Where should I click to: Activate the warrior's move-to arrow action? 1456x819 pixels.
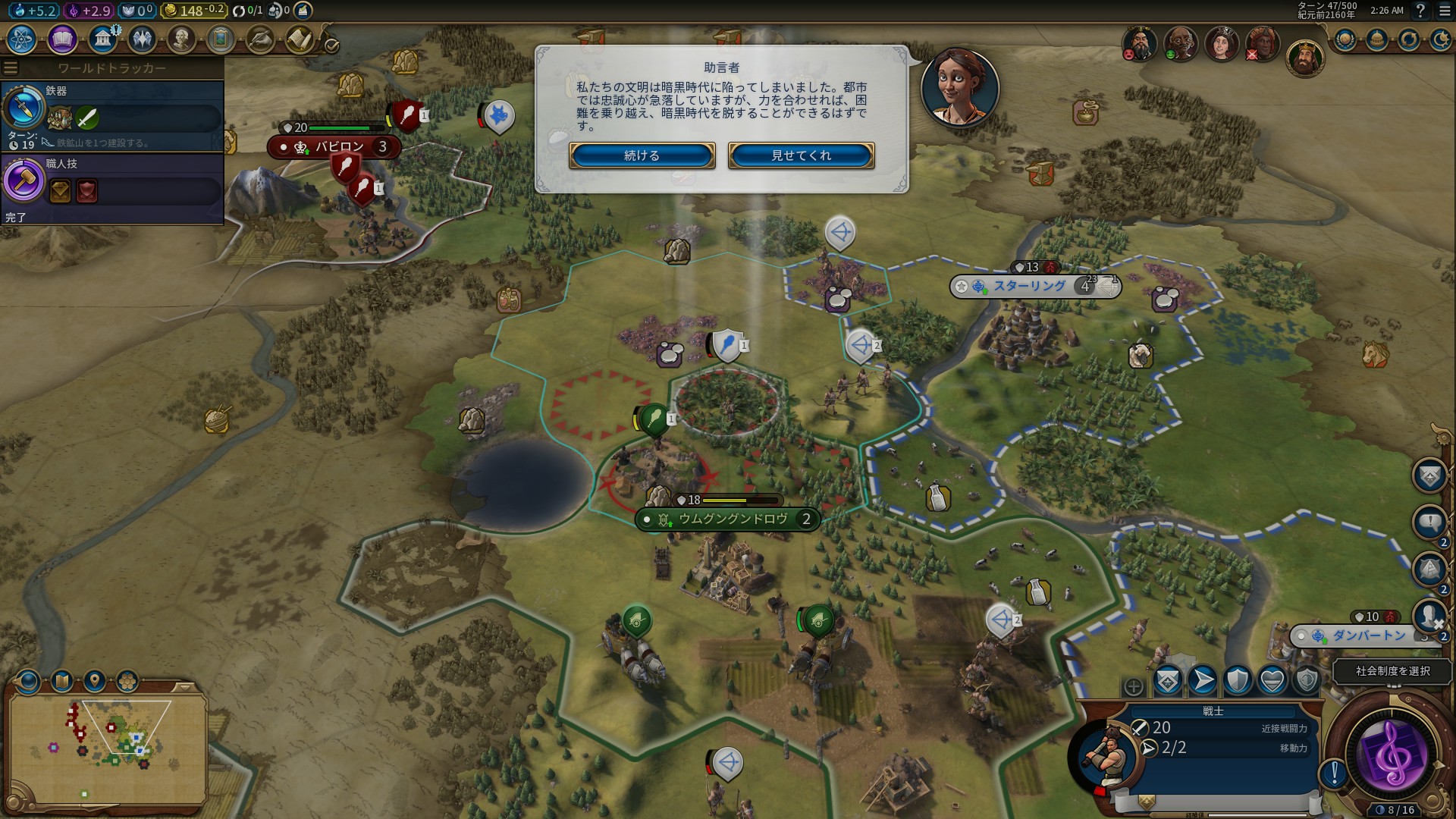click(x=1203, y=680)
